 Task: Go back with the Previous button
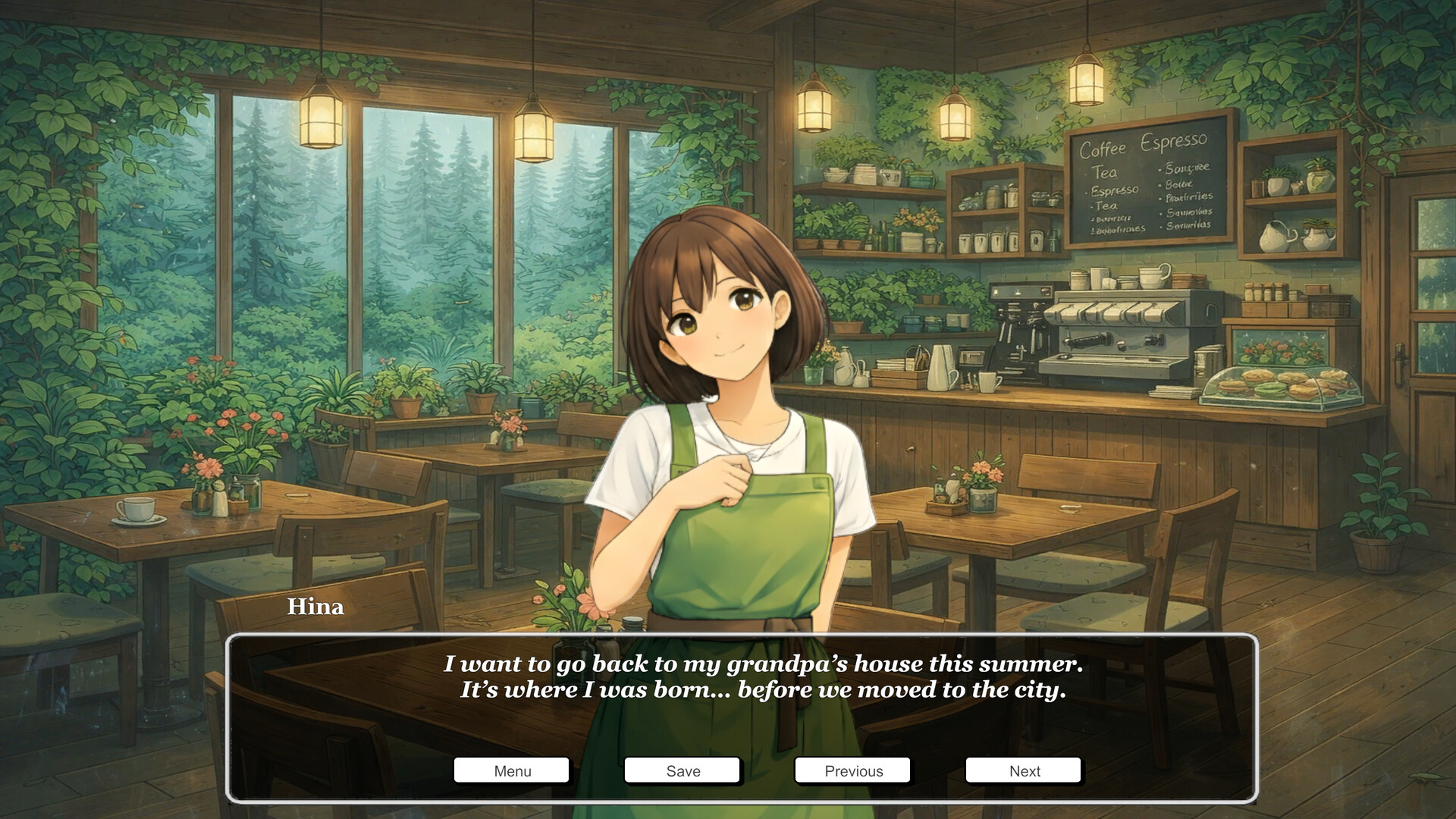[x=853, y=770]
